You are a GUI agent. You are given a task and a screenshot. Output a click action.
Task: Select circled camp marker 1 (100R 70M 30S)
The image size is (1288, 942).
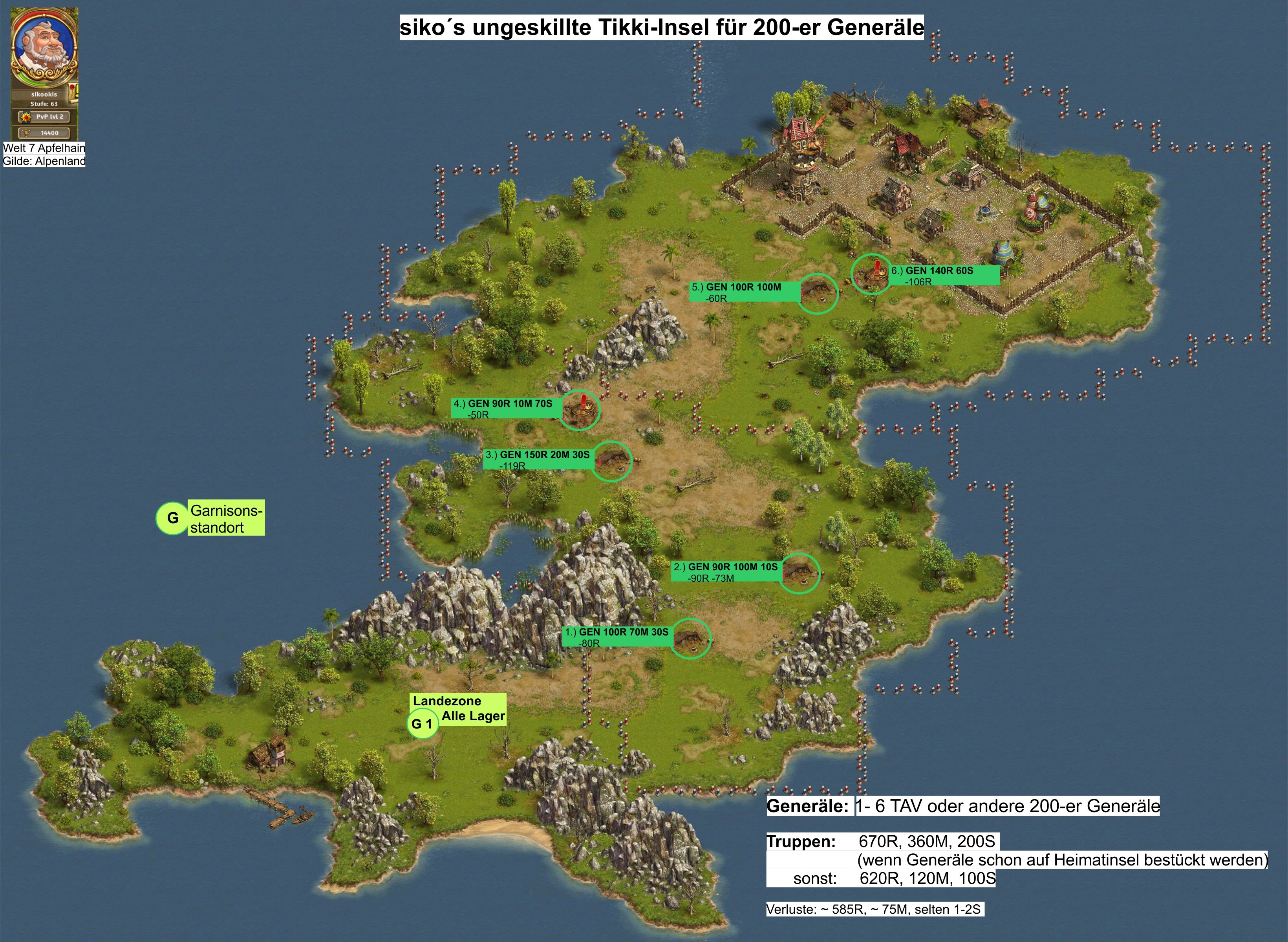(x=691, y=638)
